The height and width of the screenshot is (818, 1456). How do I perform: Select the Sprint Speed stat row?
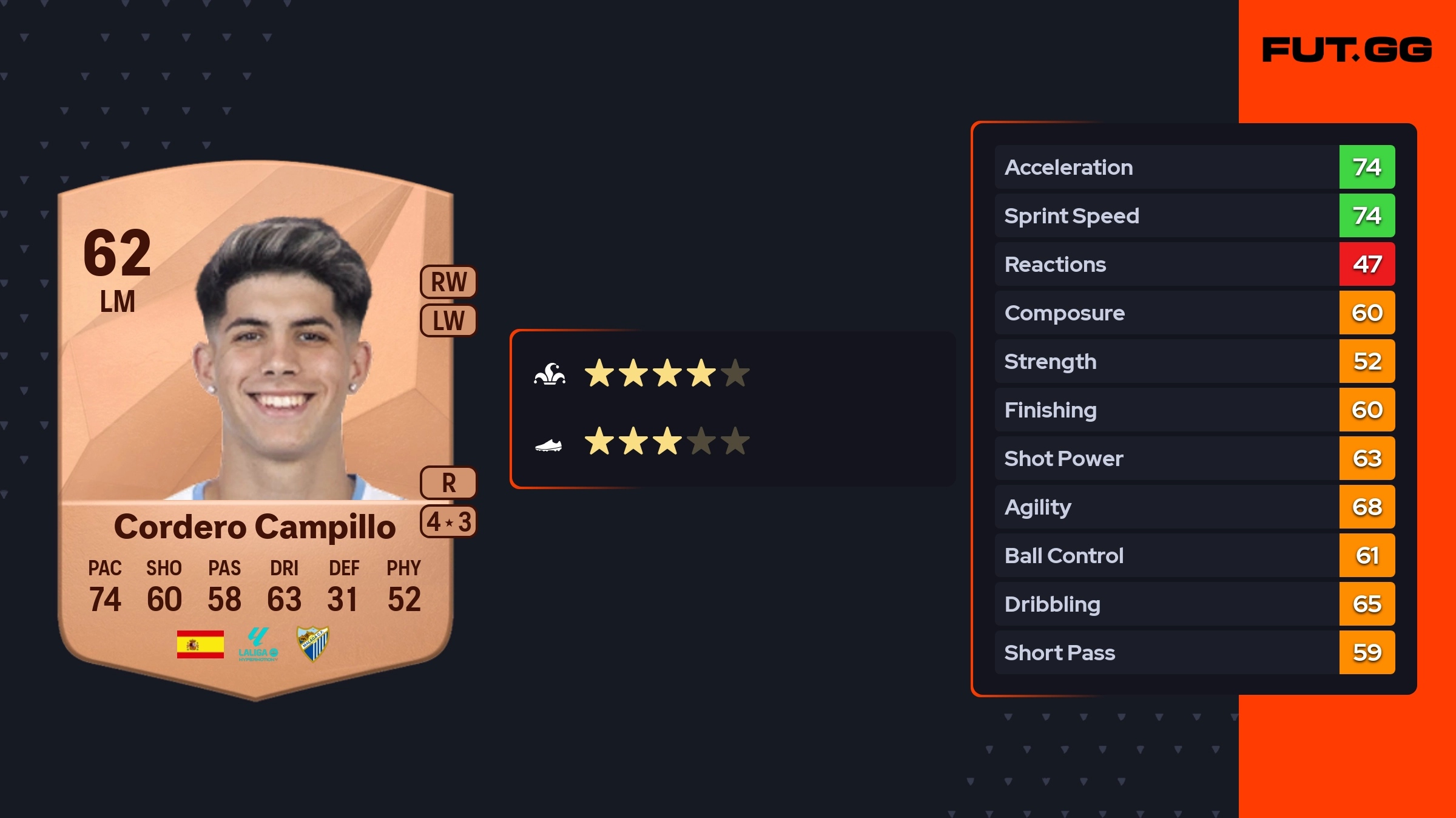tap(1194, 215)
